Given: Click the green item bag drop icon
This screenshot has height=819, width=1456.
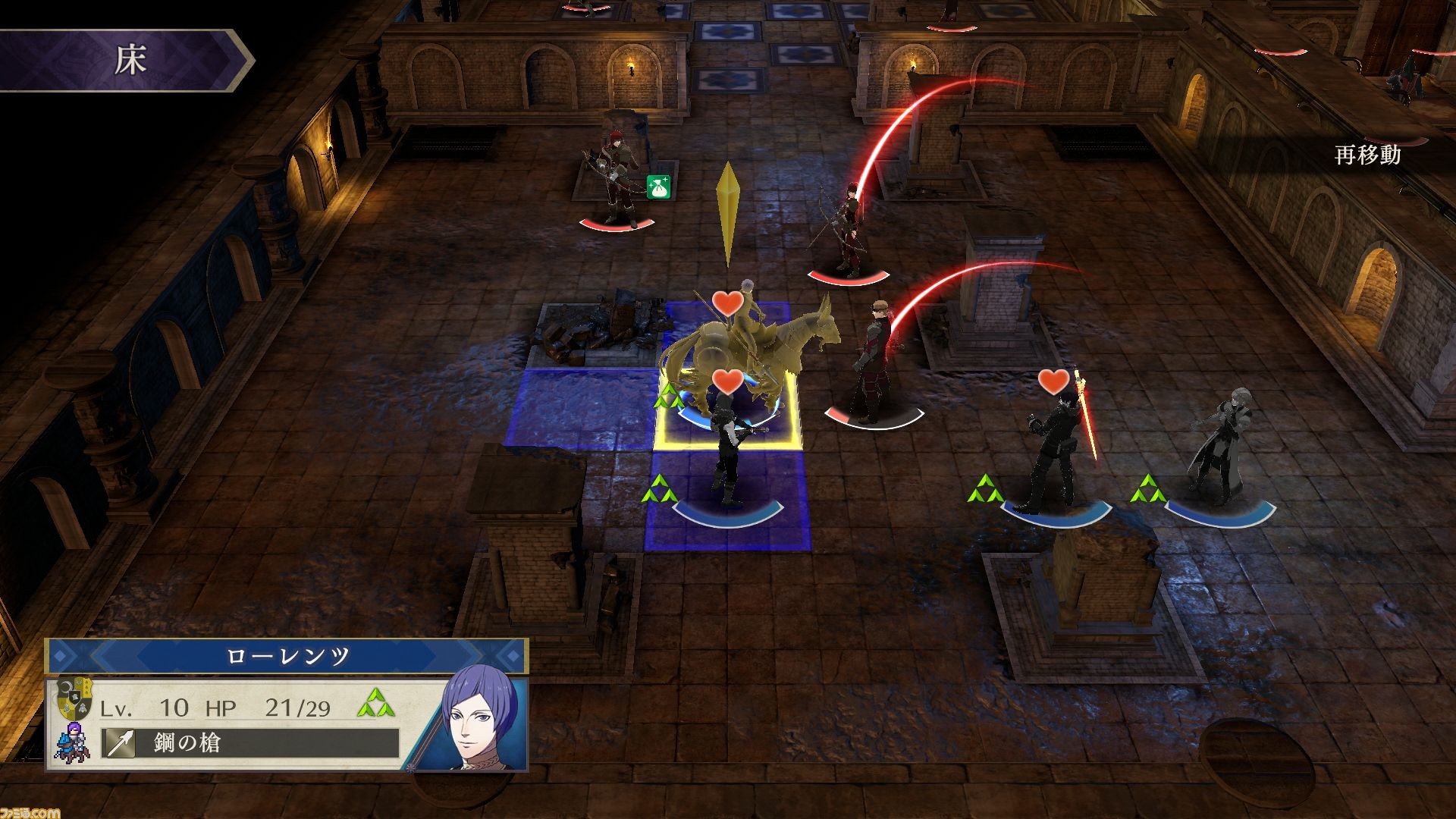Looking at the screenshot, I should point(656,185).
